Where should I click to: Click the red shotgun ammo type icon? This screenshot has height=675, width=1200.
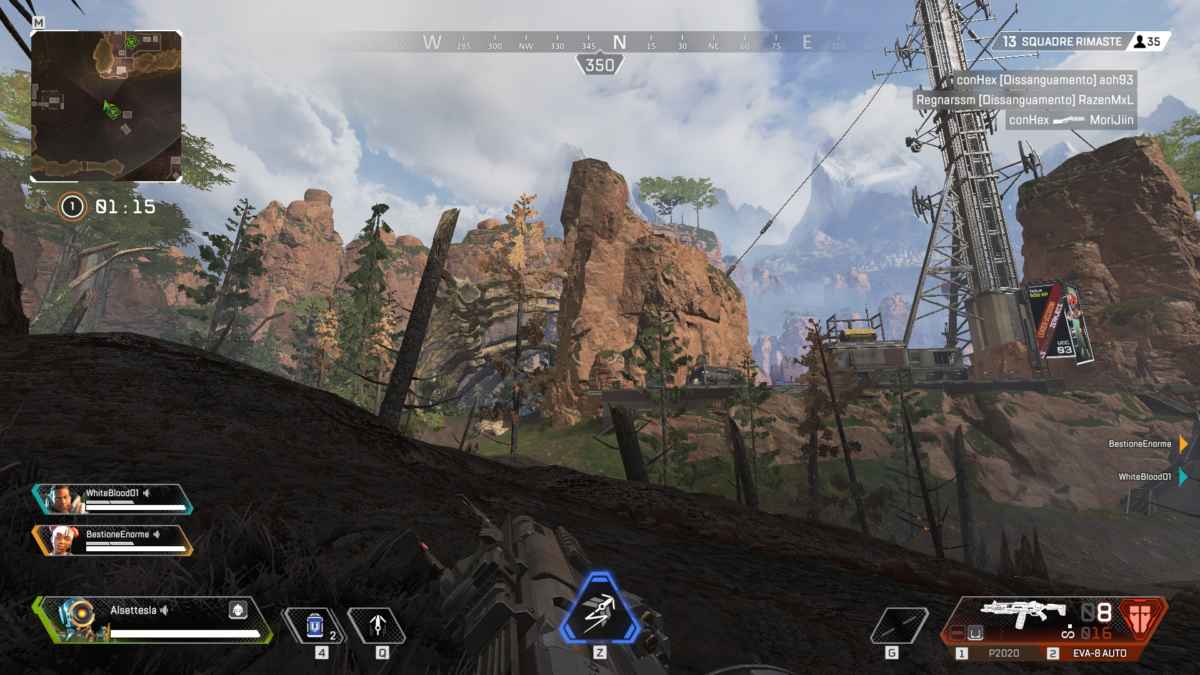(1141, 618)
